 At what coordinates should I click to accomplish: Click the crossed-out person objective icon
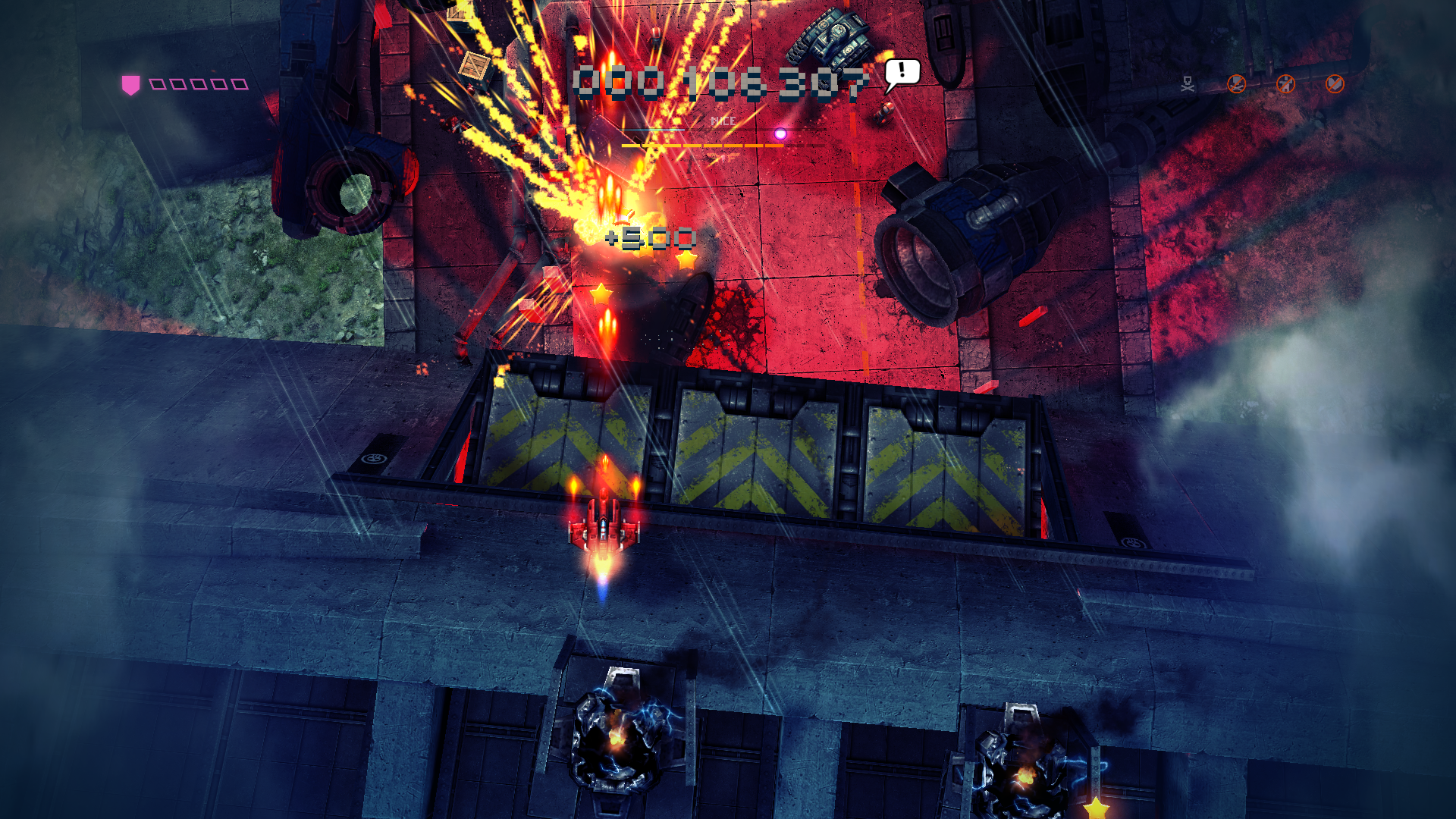[x=1285, y=83]
